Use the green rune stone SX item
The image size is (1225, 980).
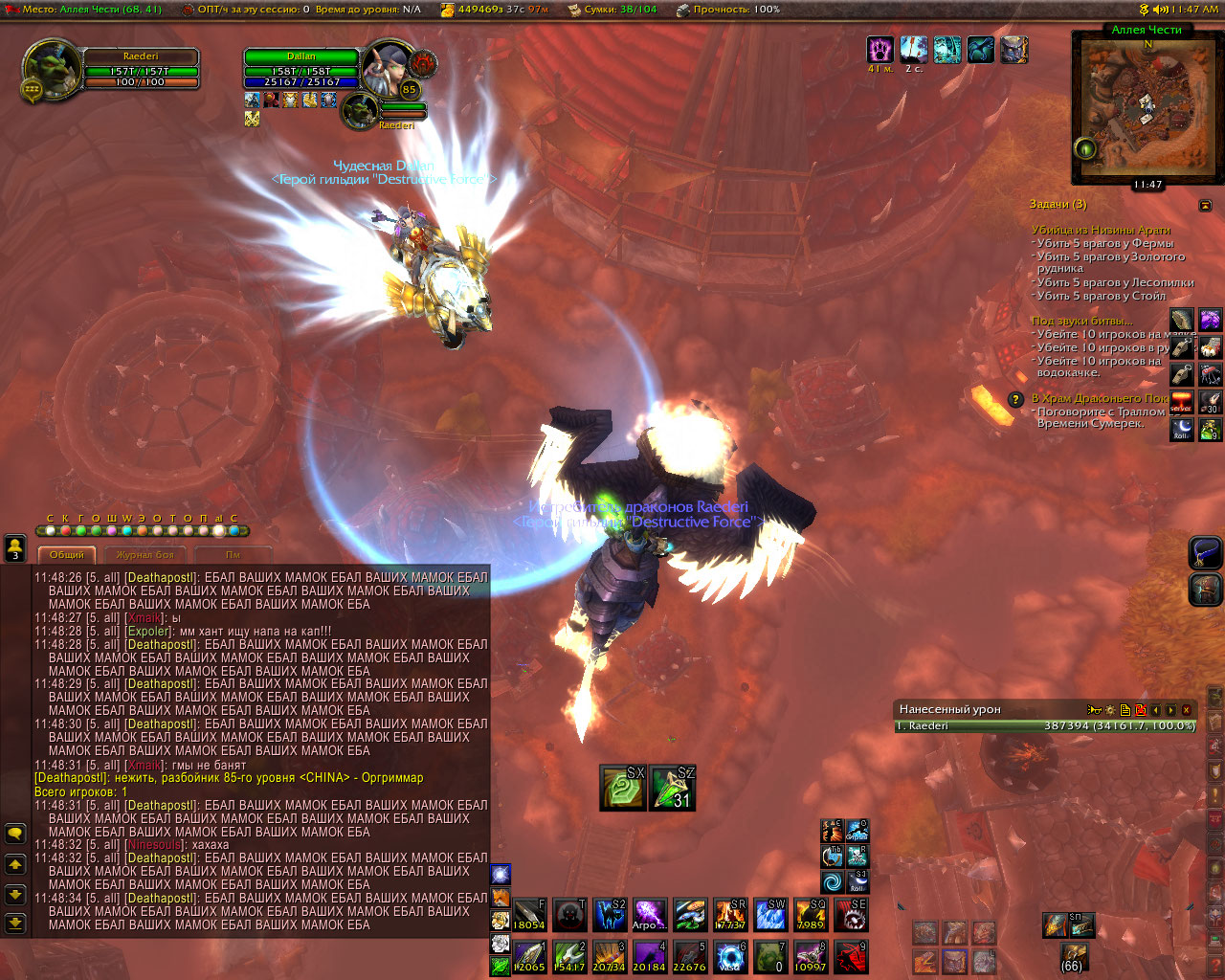click(x=623, y=788)
